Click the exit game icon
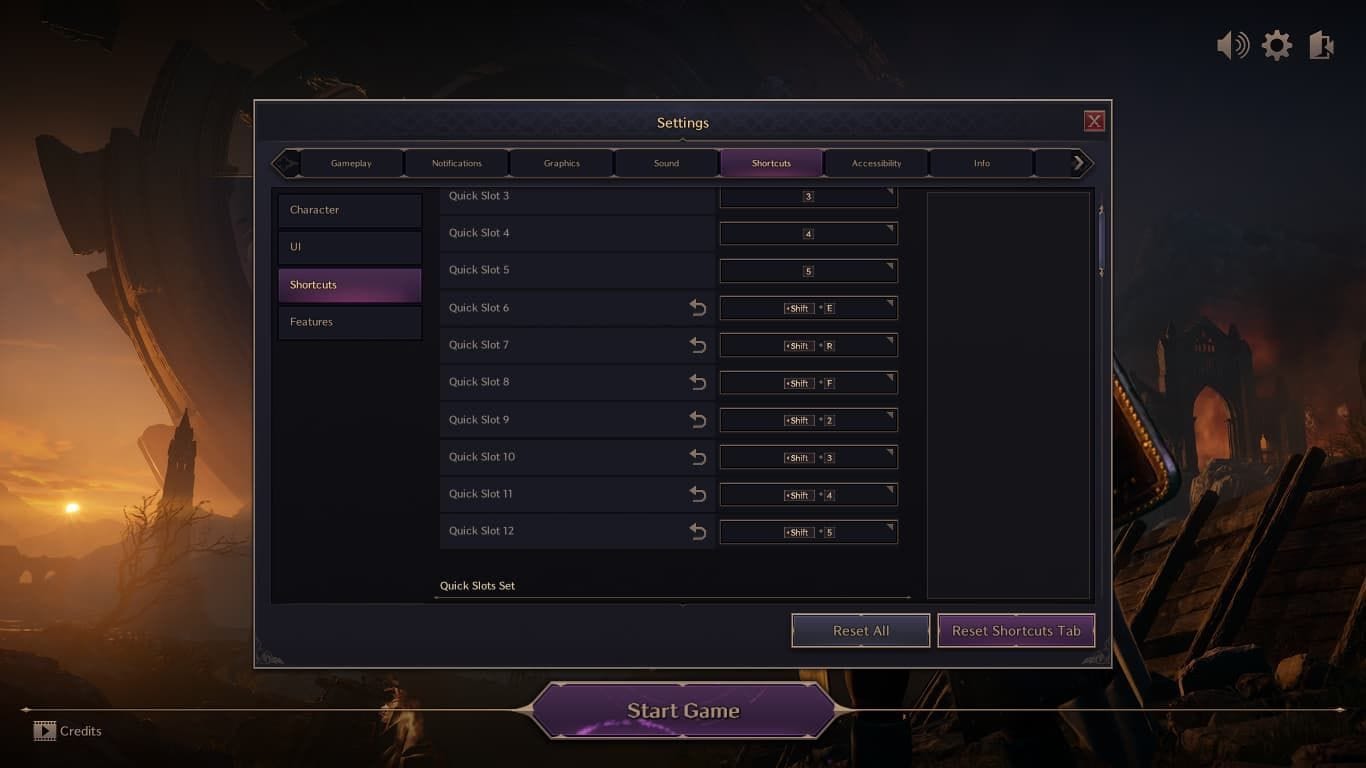 click(1319, 44)
